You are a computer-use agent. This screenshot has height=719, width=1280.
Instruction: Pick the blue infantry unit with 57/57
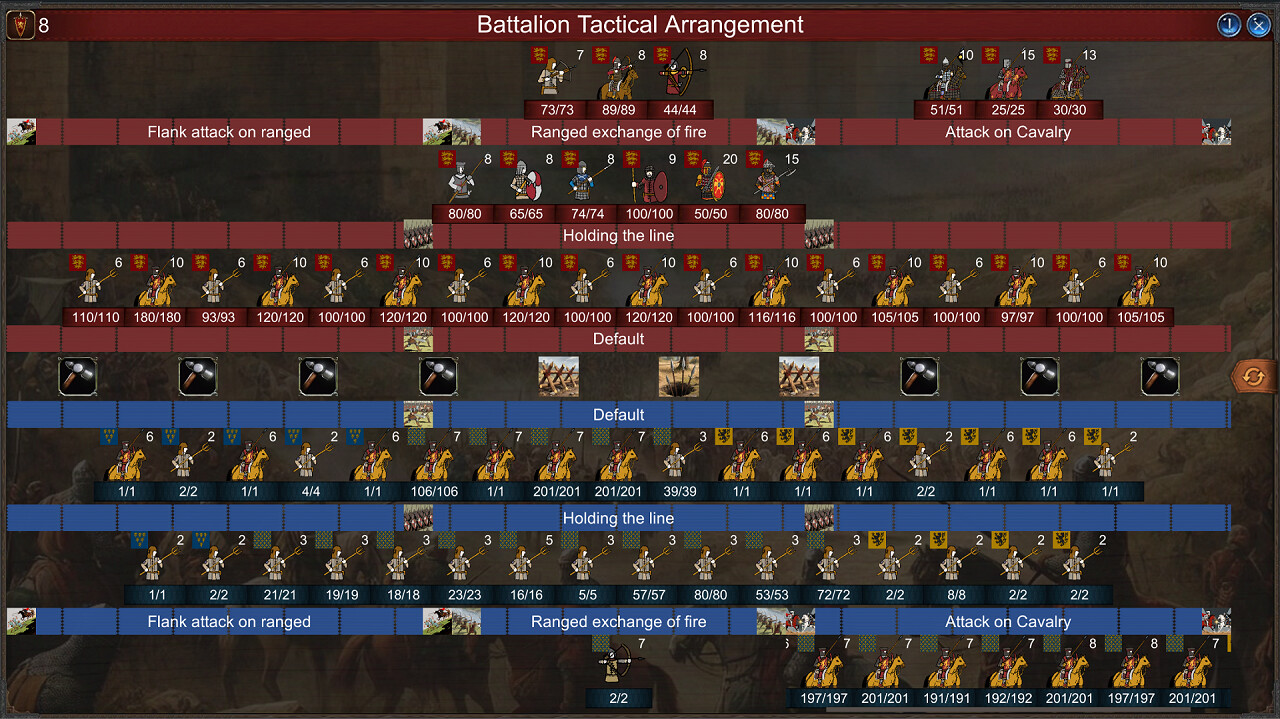tap(649, 566)
